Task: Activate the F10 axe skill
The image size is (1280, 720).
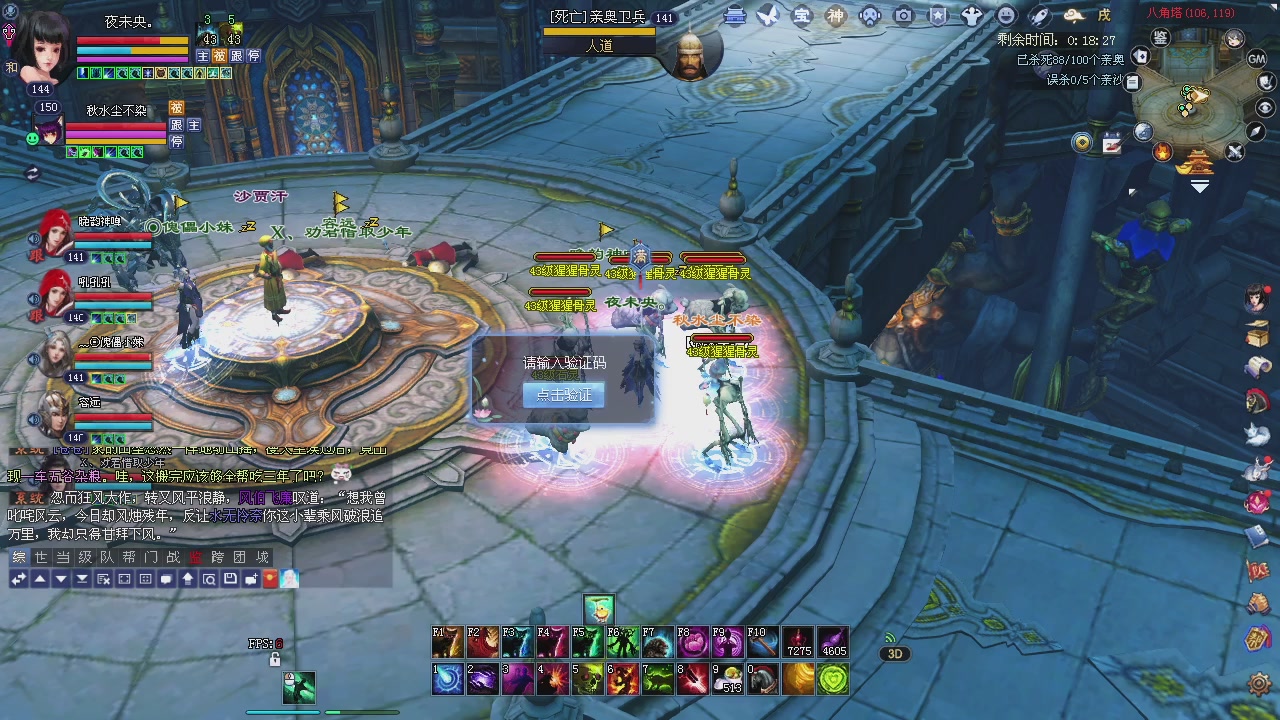Action: (761, 642)
